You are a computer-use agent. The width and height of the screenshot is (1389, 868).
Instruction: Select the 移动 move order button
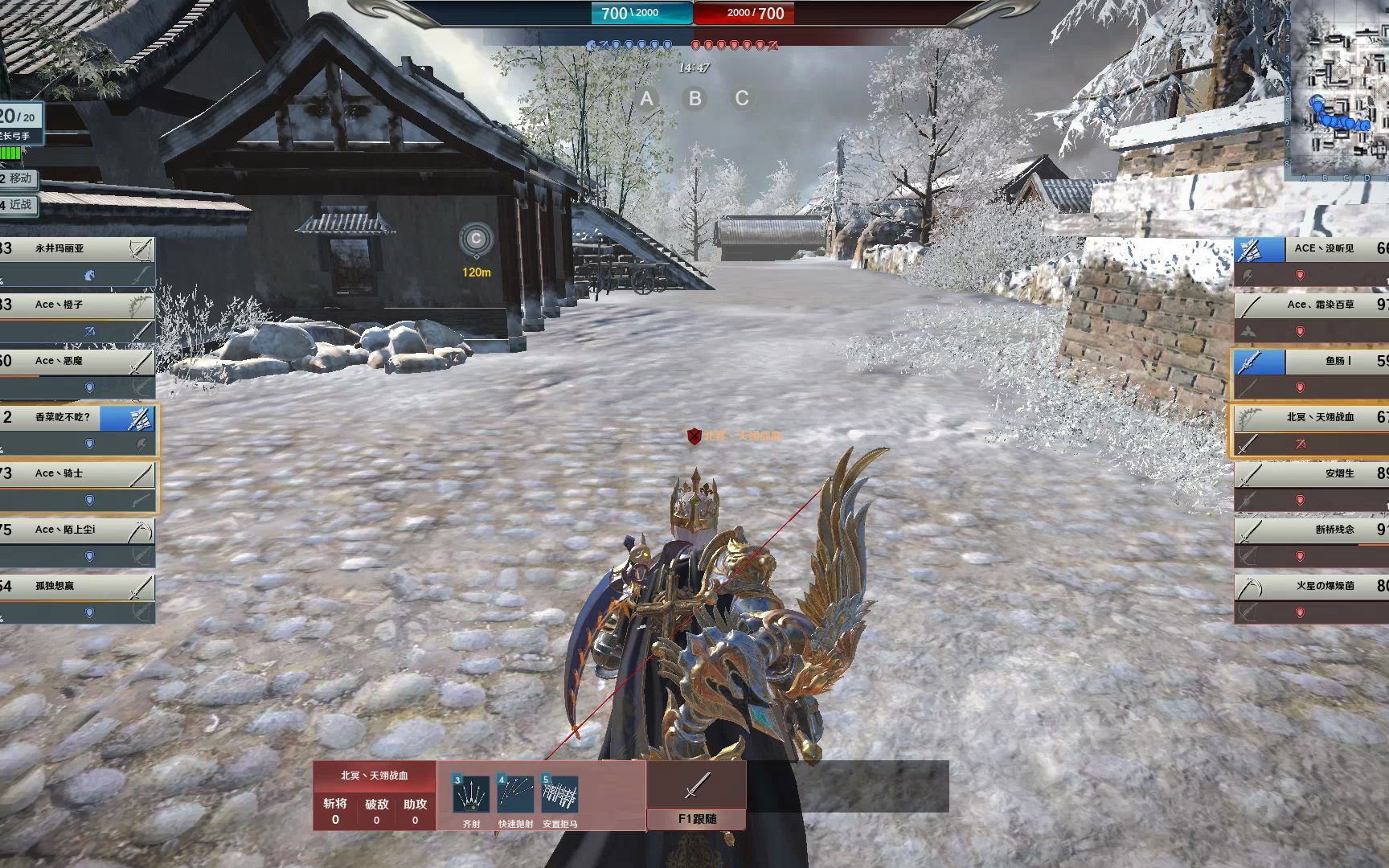tap(18, 178)
